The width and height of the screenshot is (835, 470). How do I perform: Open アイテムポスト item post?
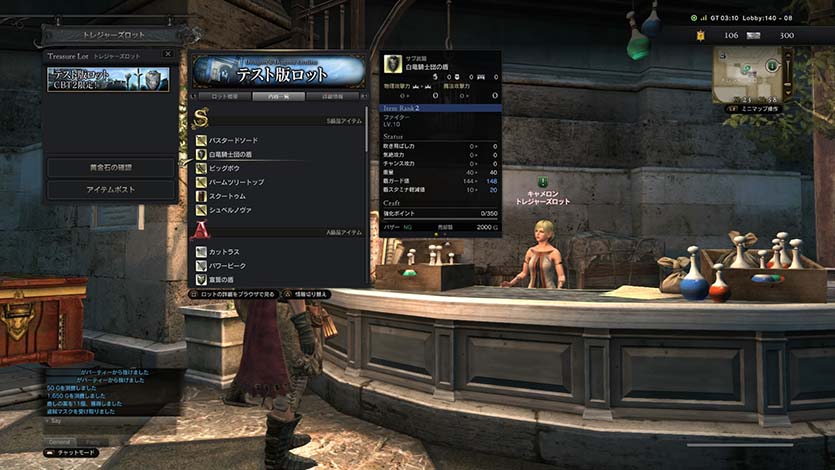tap(111, 189)
